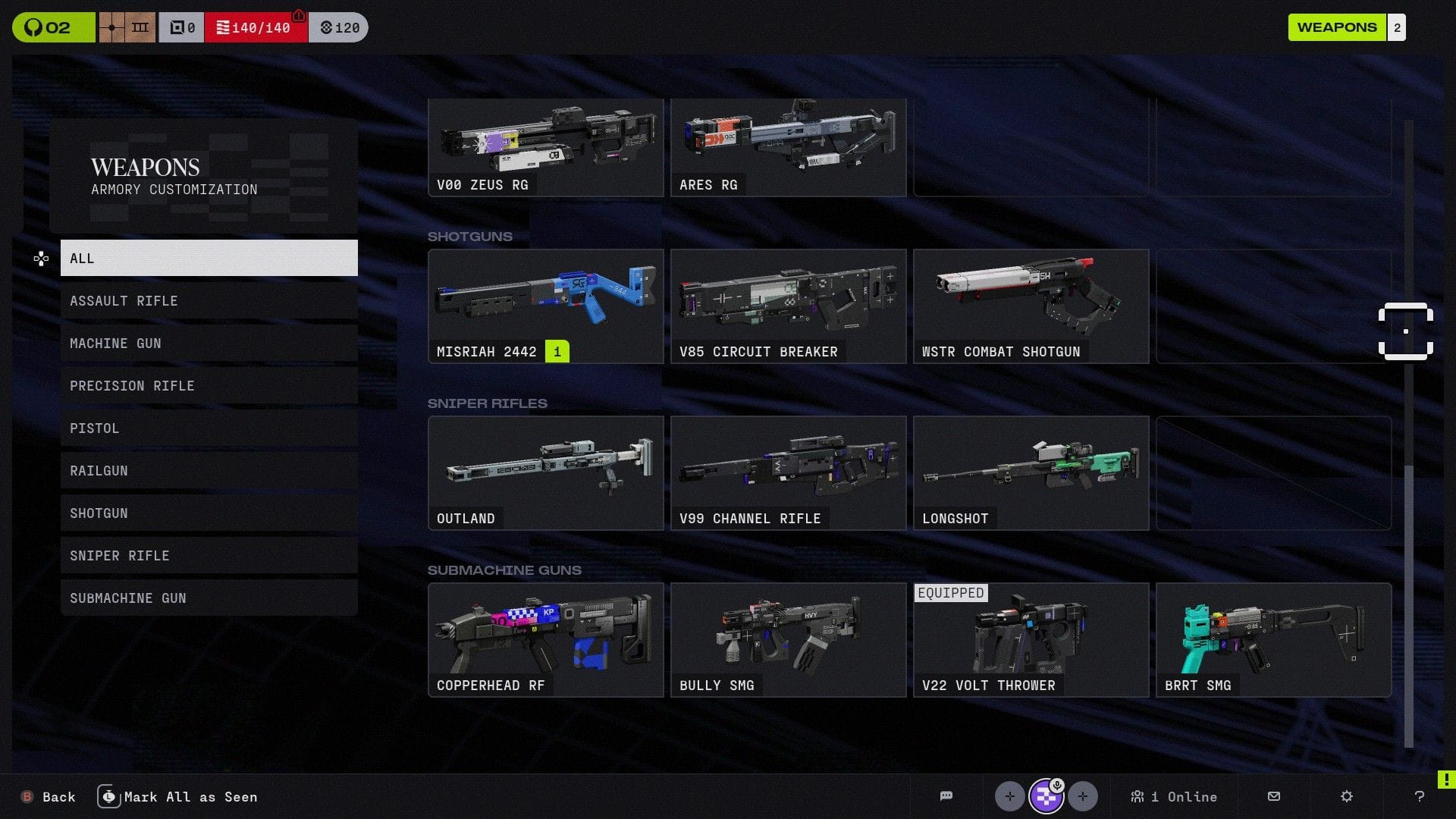
Task: Select ASSAULT RIFLE from the category menu
Action: [209, 301]
